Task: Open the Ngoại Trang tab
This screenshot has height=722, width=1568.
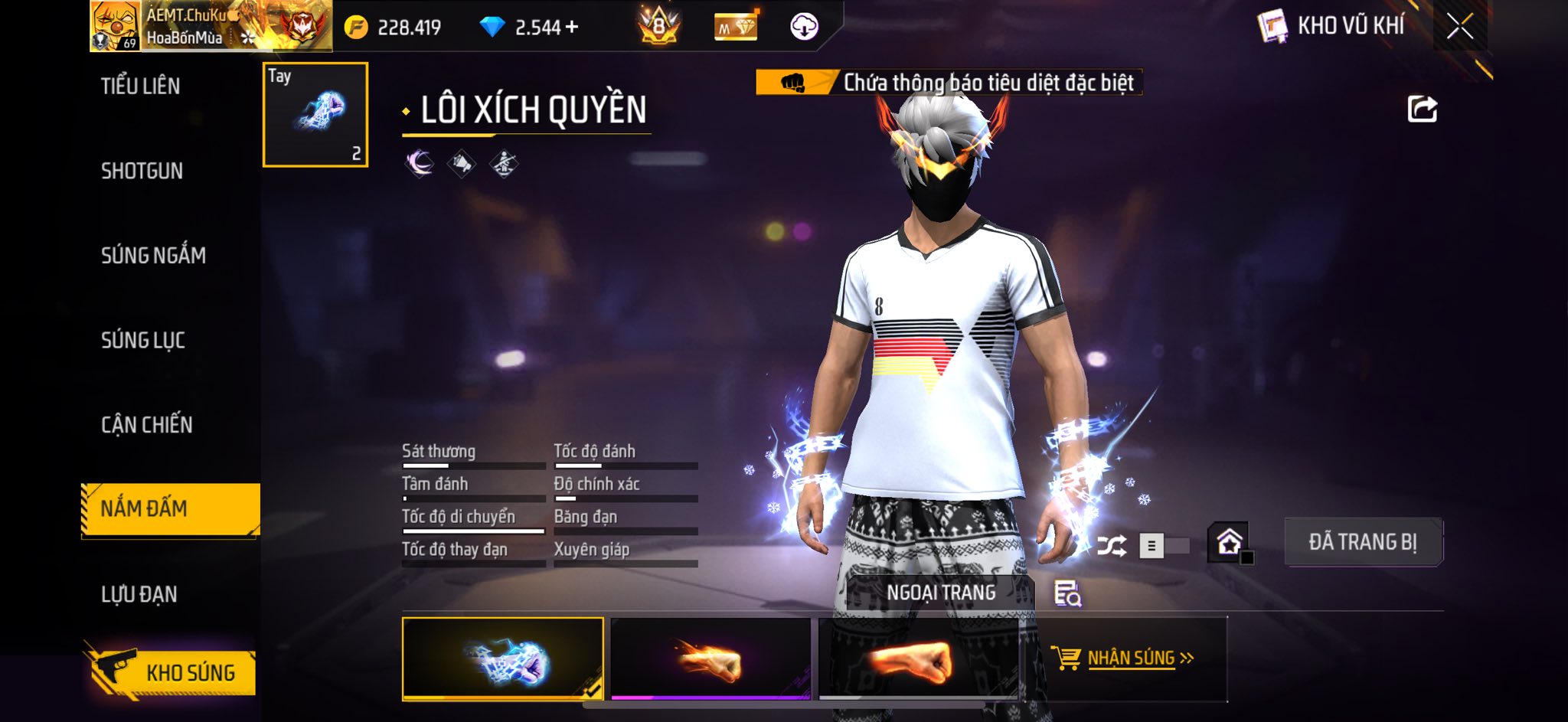Action: pyautogui.click(x=941, y=593)
